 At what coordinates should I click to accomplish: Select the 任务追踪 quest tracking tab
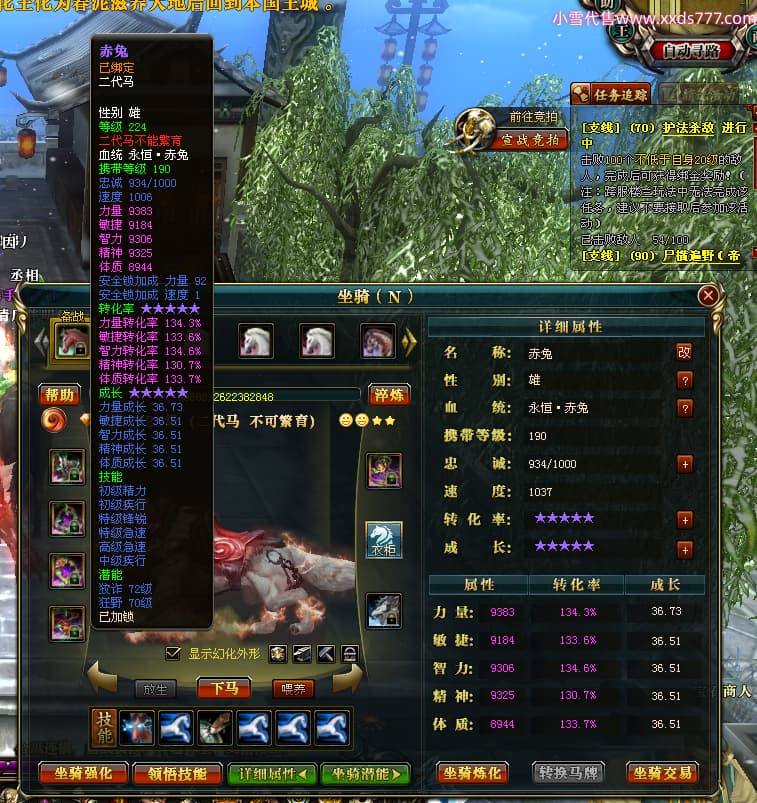[610, 94]
